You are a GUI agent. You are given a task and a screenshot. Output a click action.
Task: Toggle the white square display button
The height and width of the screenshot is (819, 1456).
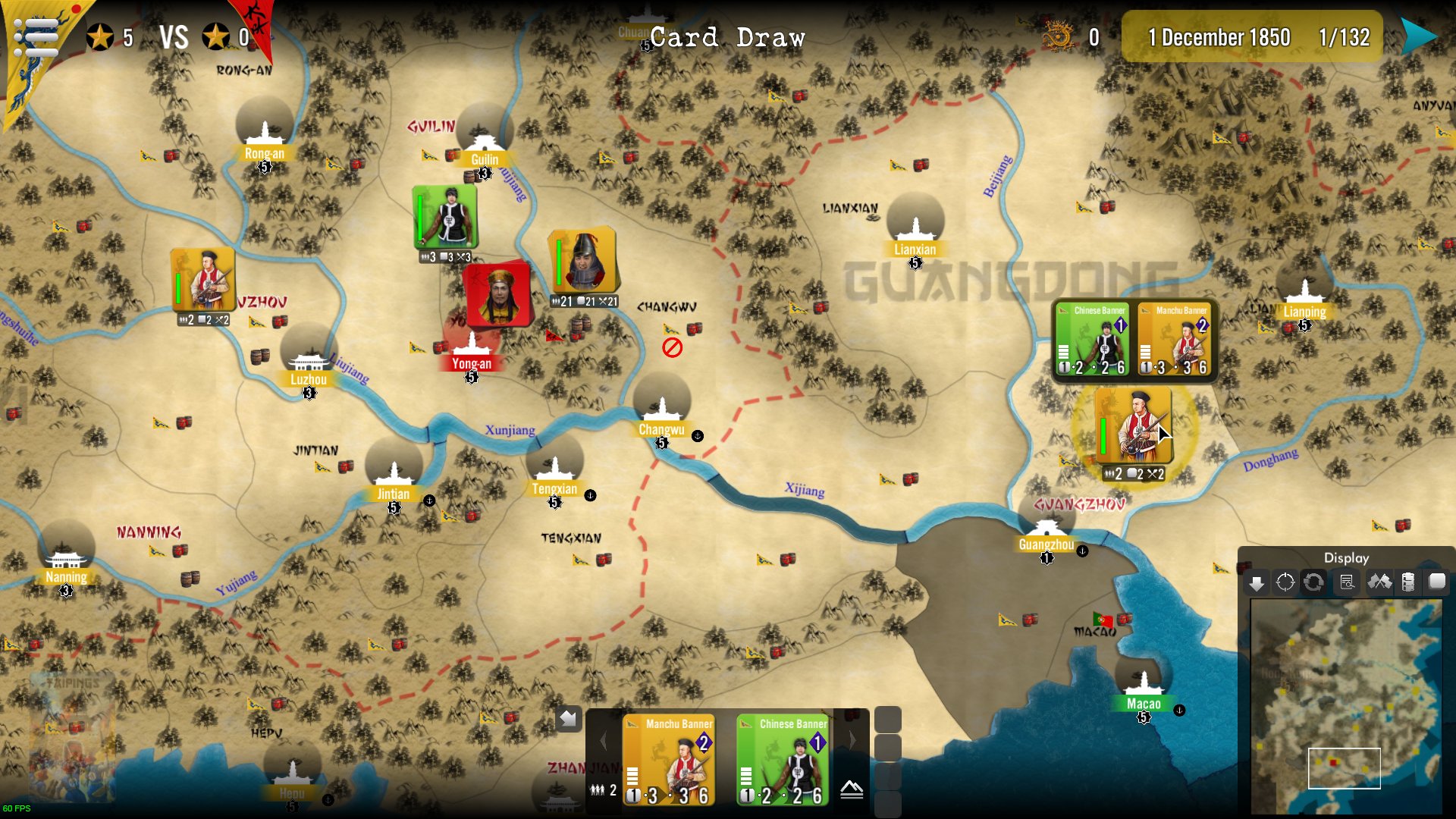[1437, 582]
